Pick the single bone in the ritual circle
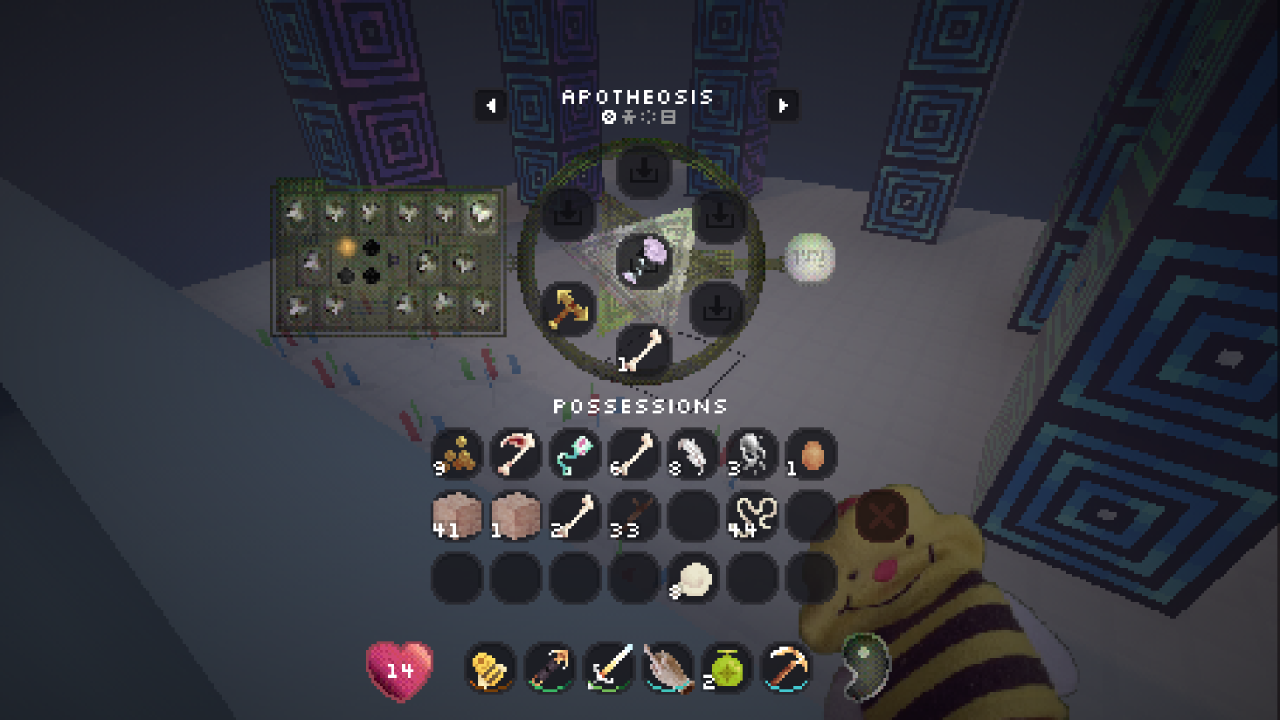This screenshot has height=720, width=1280. [x=643, y=350]
